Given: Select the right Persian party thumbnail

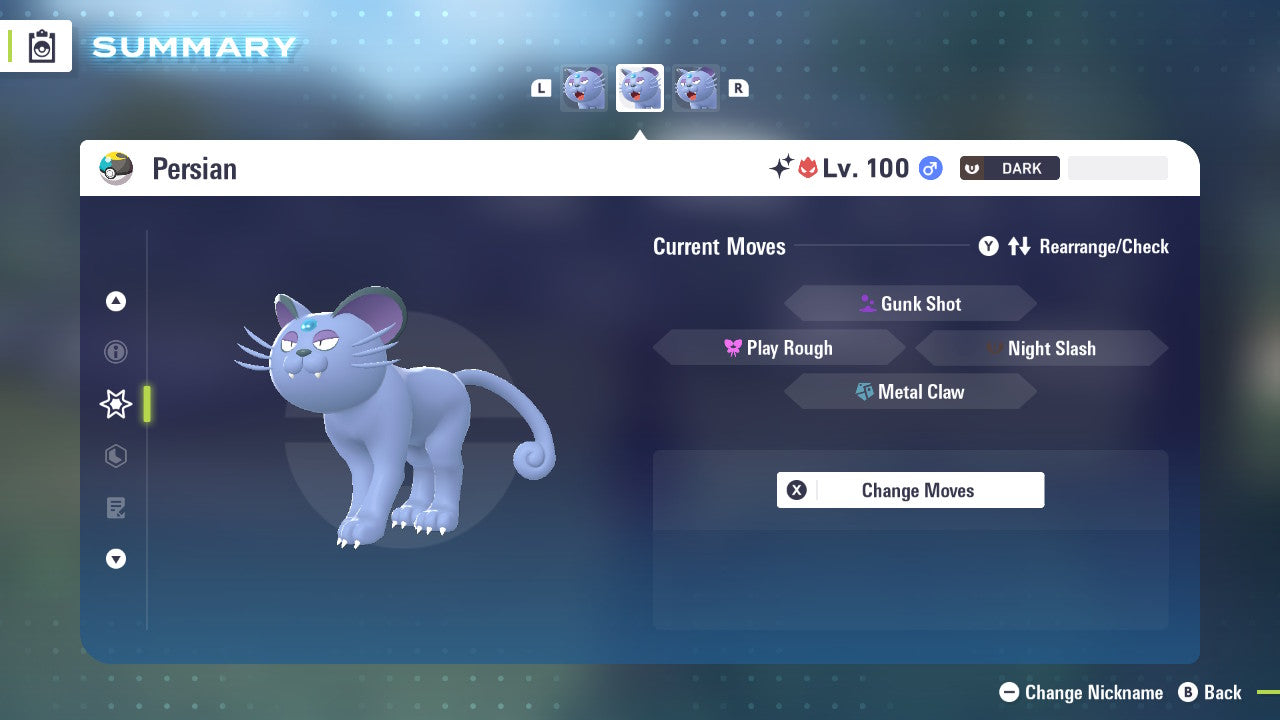Looking at the screenshot, I should click(696, 88).
